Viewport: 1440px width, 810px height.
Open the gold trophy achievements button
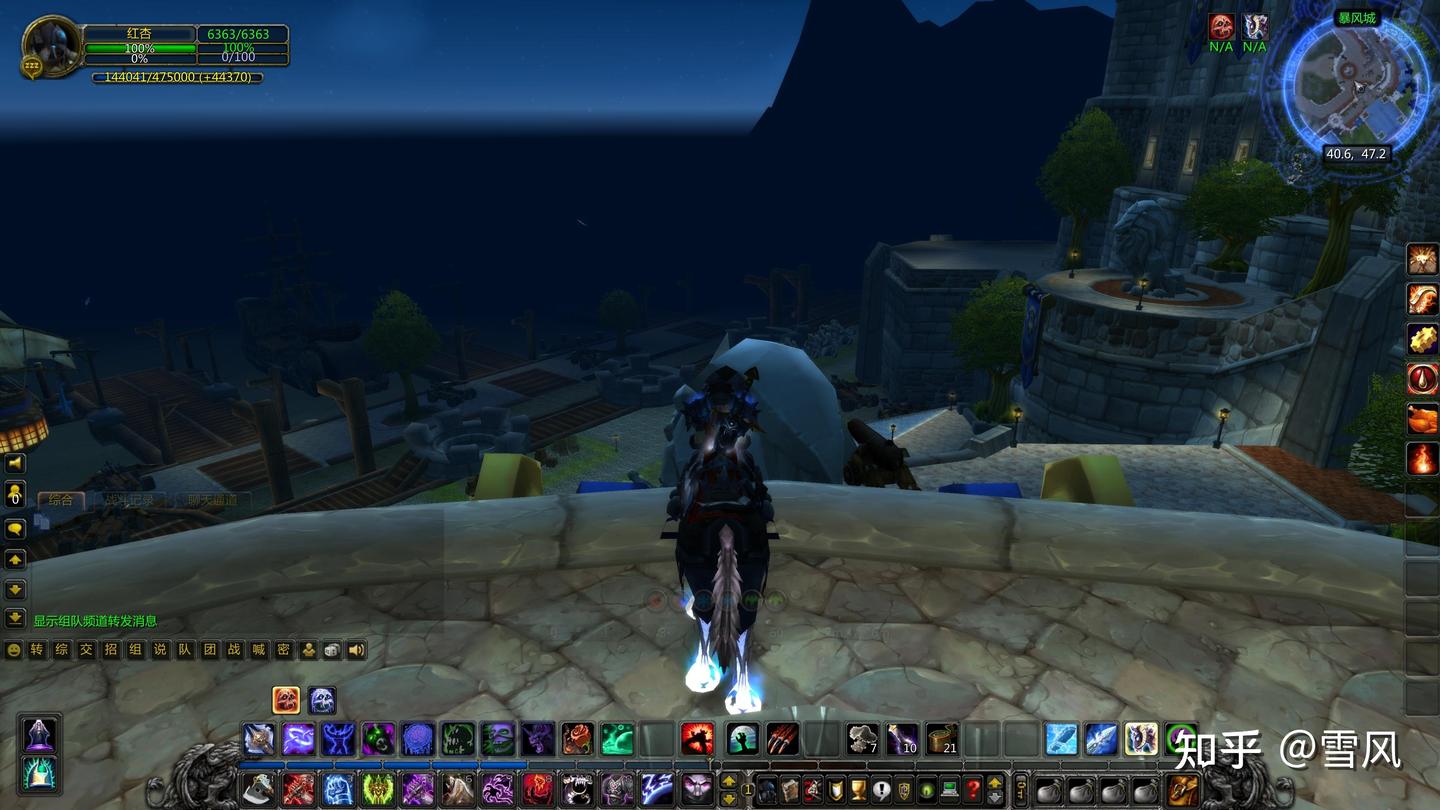pos(859,789)
